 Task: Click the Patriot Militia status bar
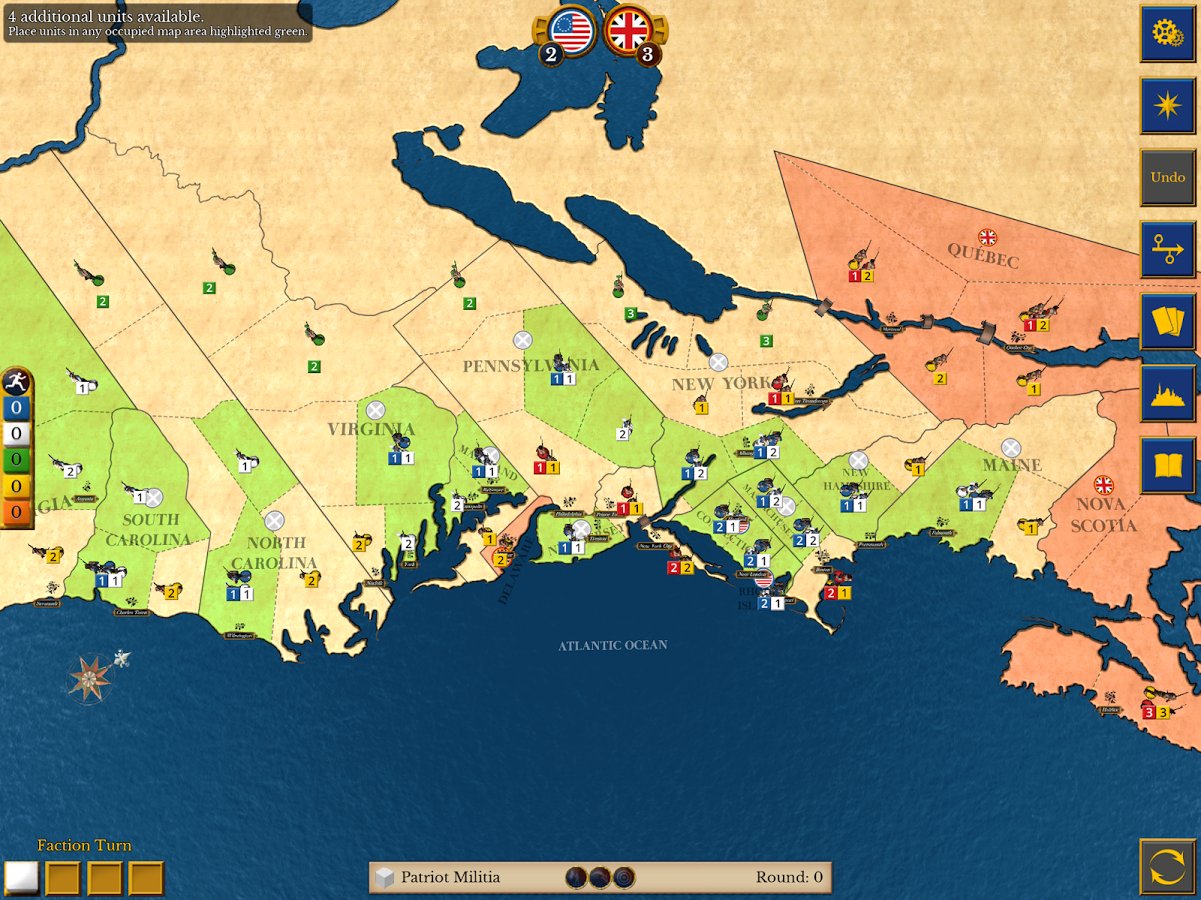600,877
